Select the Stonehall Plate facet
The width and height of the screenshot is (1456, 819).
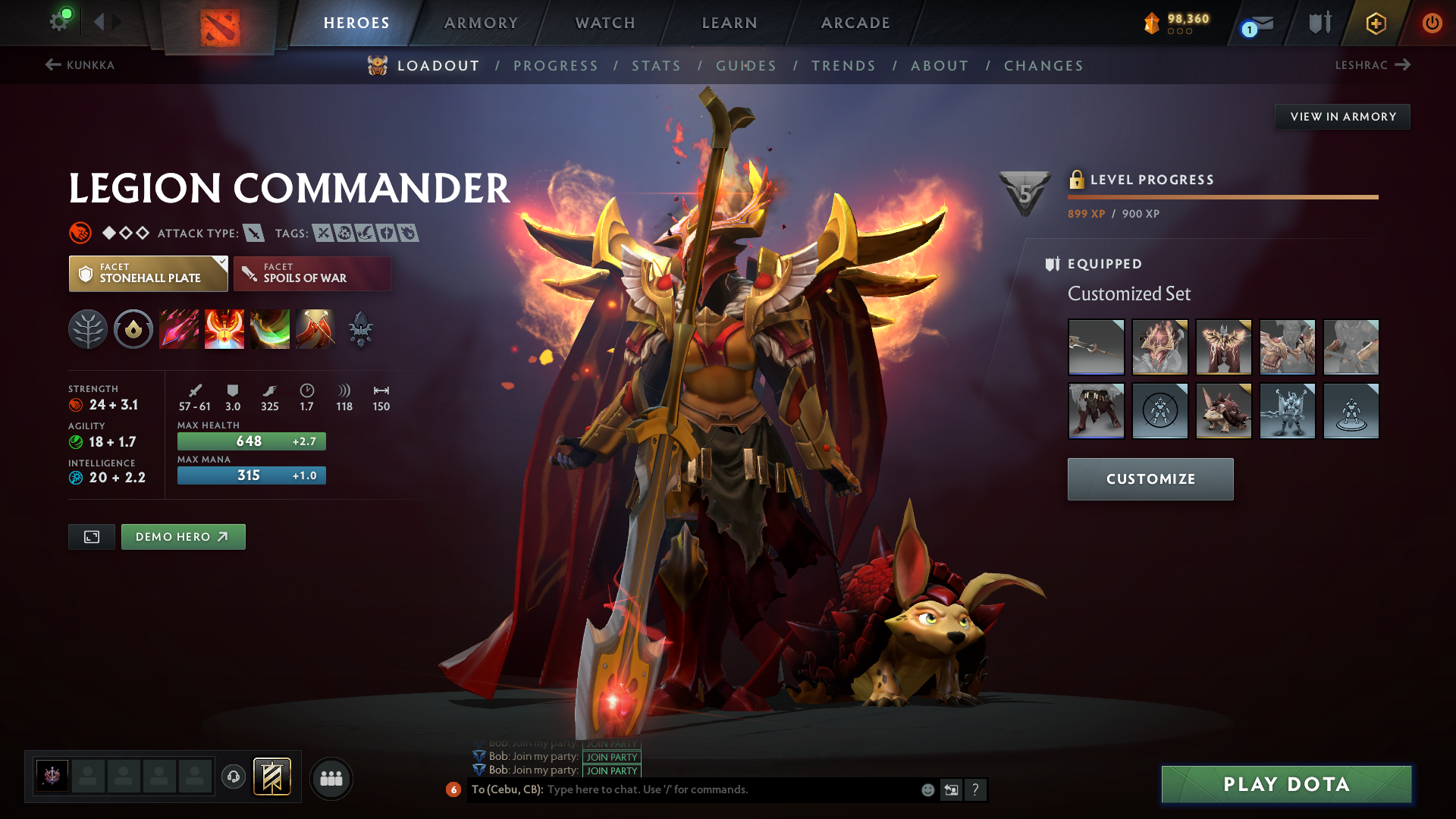tap(149, 274)
